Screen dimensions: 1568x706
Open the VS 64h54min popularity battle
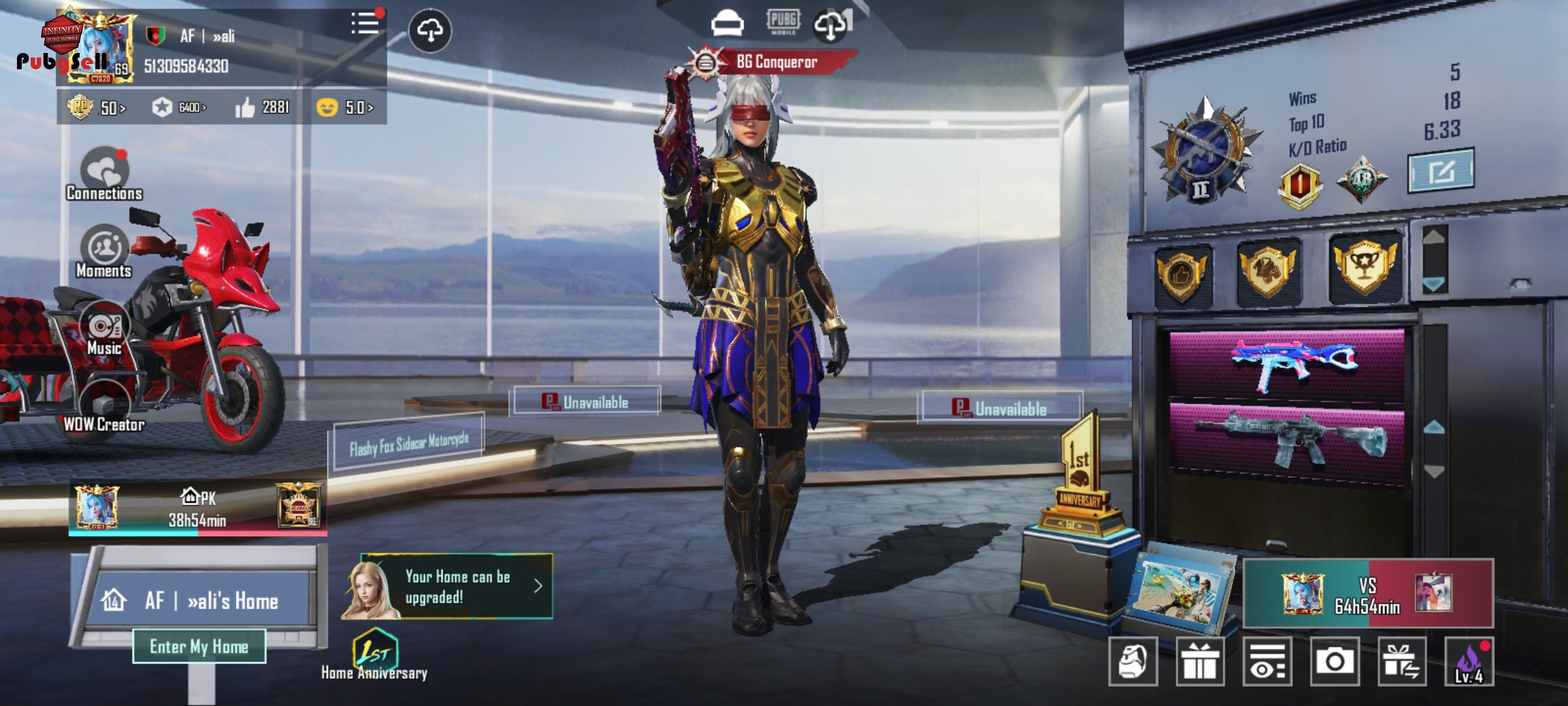coord(1367,594)
